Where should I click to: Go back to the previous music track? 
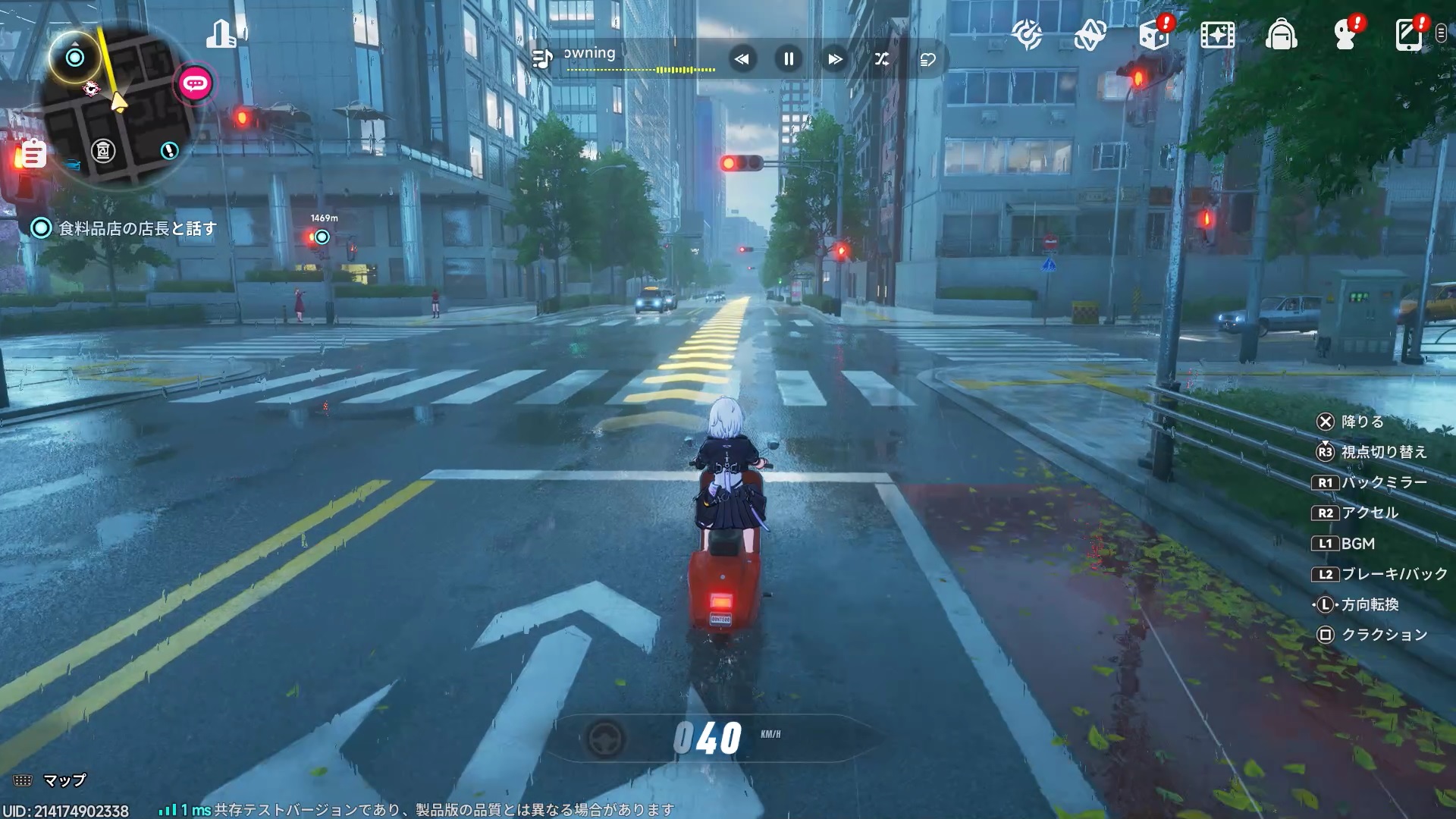click(x=742, y=59)
